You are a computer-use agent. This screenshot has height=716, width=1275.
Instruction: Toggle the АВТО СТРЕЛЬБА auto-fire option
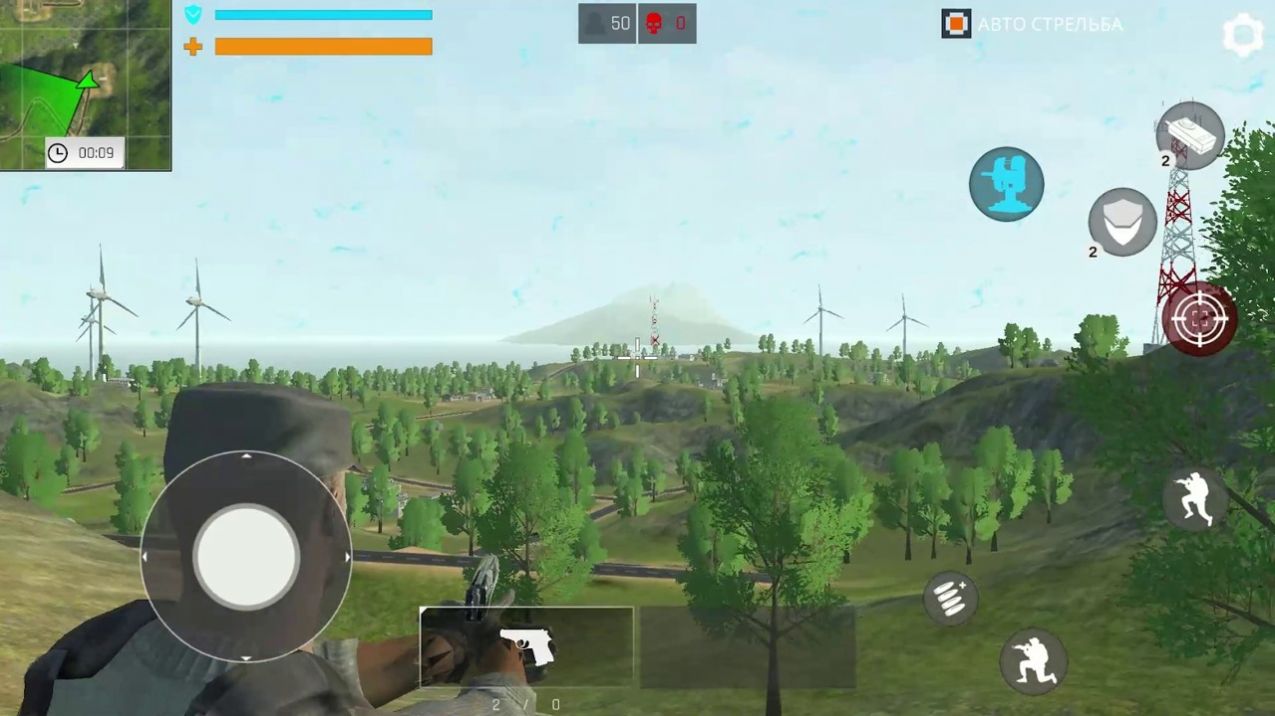(x=956, y=24)
